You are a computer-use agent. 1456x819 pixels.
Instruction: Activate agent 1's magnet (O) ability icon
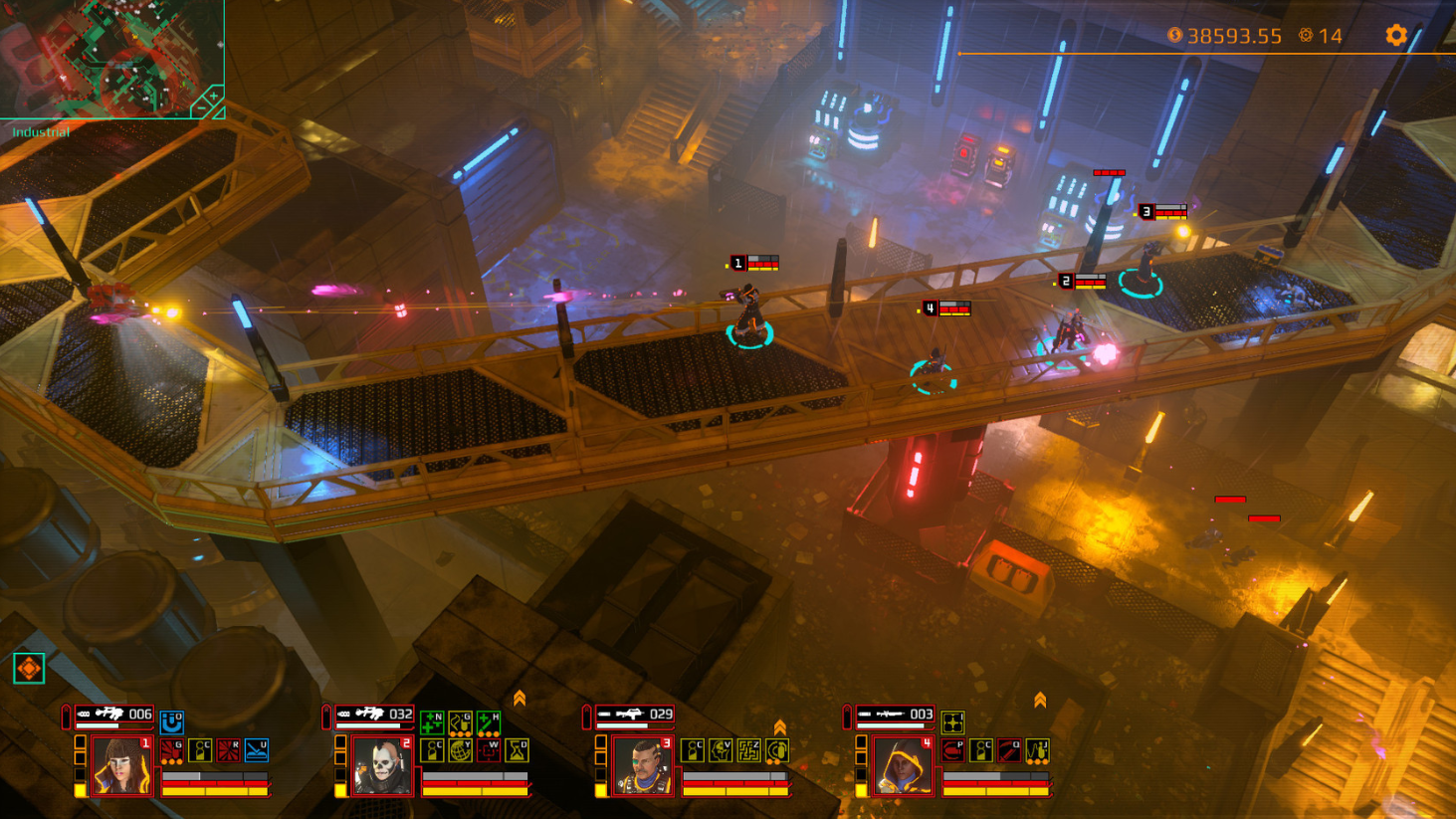click(172, 722)
